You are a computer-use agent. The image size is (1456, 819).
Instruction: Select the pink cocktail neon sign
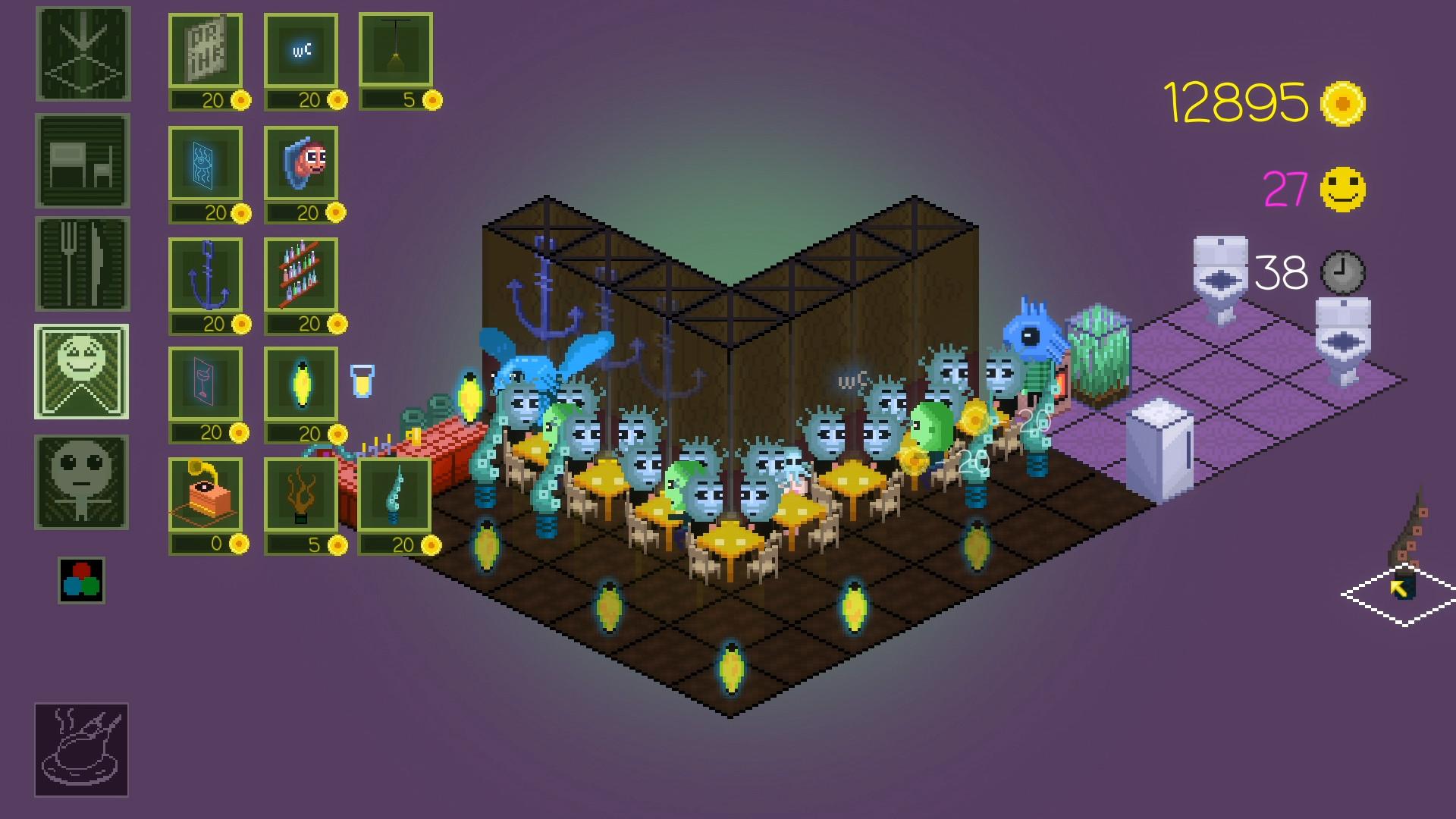(209, 387)
